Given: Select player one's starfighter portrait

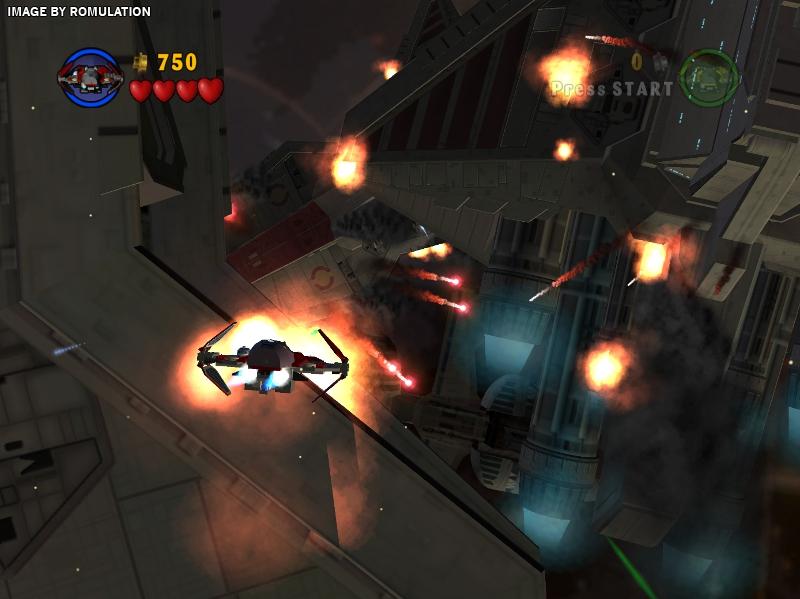Looking at the screenshot, I should [90, 77].
